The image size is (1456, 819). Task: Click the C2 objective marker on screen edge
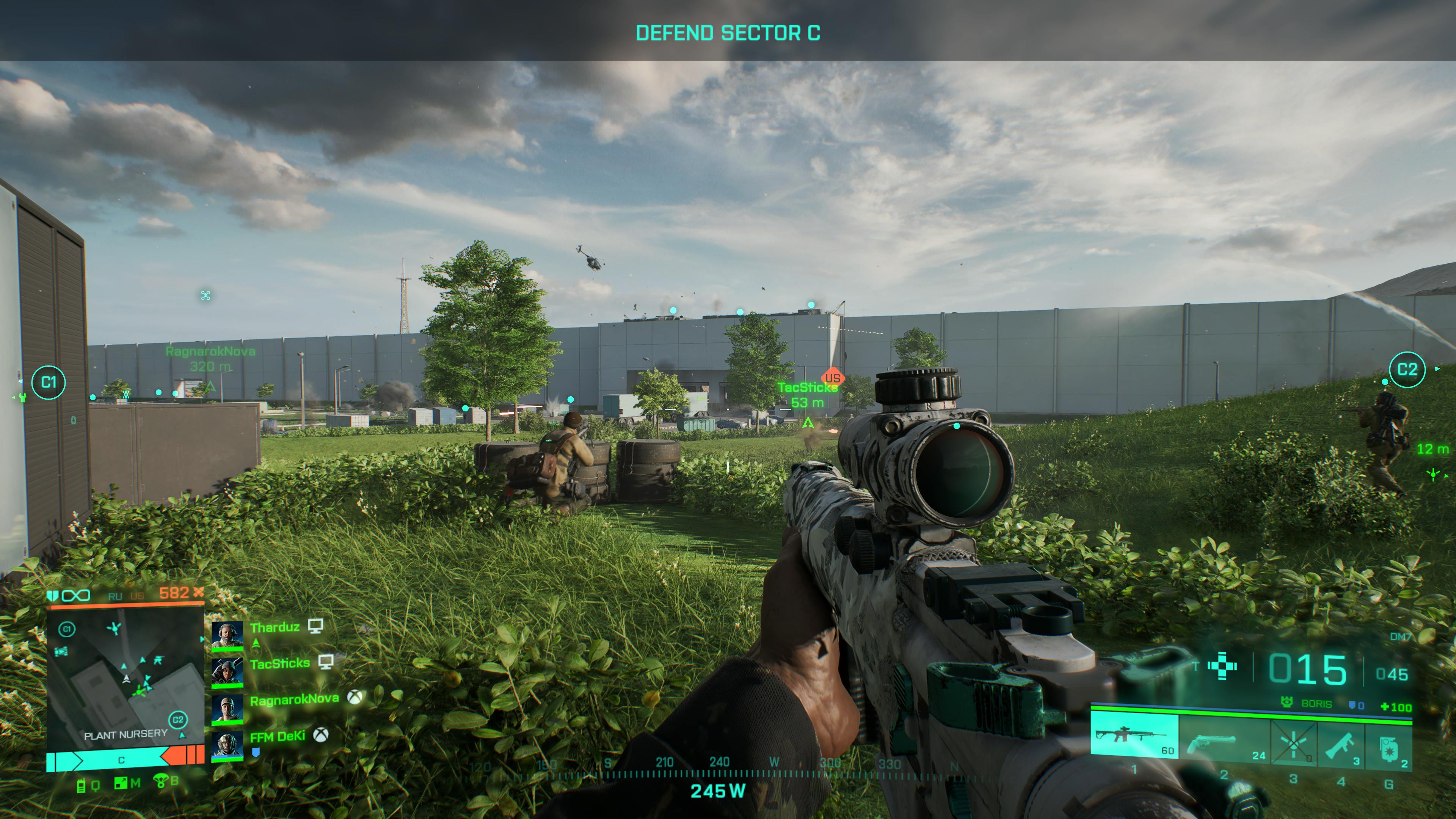[x=1407, y=370]
